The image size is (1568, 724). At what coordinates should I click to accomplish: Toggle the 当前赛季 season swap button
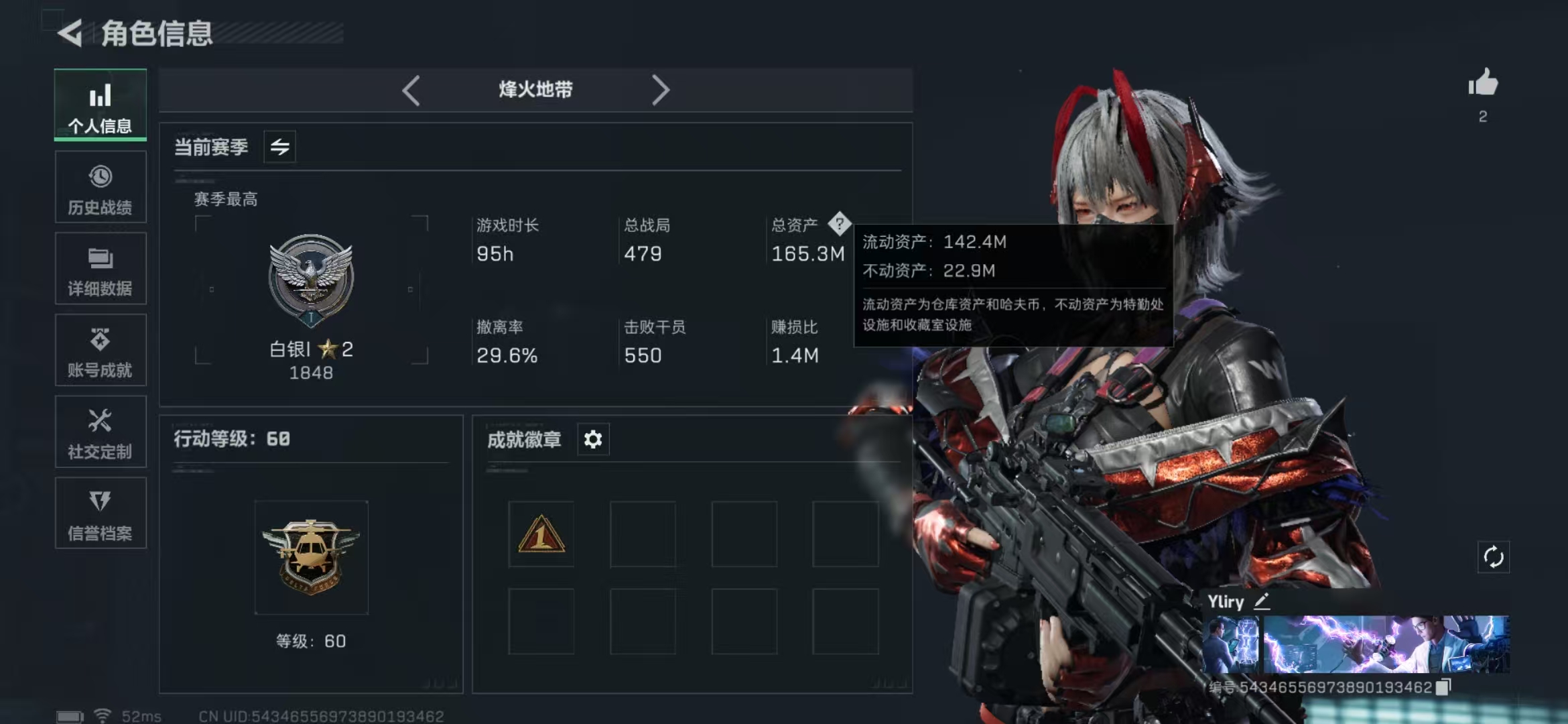[279, 147]
